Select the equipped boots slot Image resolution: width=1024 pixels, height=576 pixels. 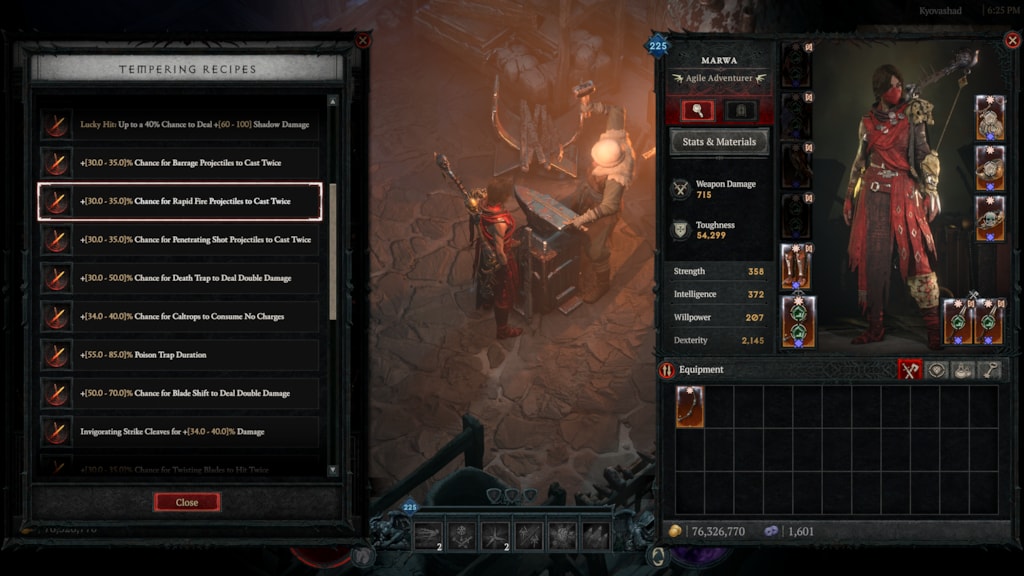click(x=796, y=266)
